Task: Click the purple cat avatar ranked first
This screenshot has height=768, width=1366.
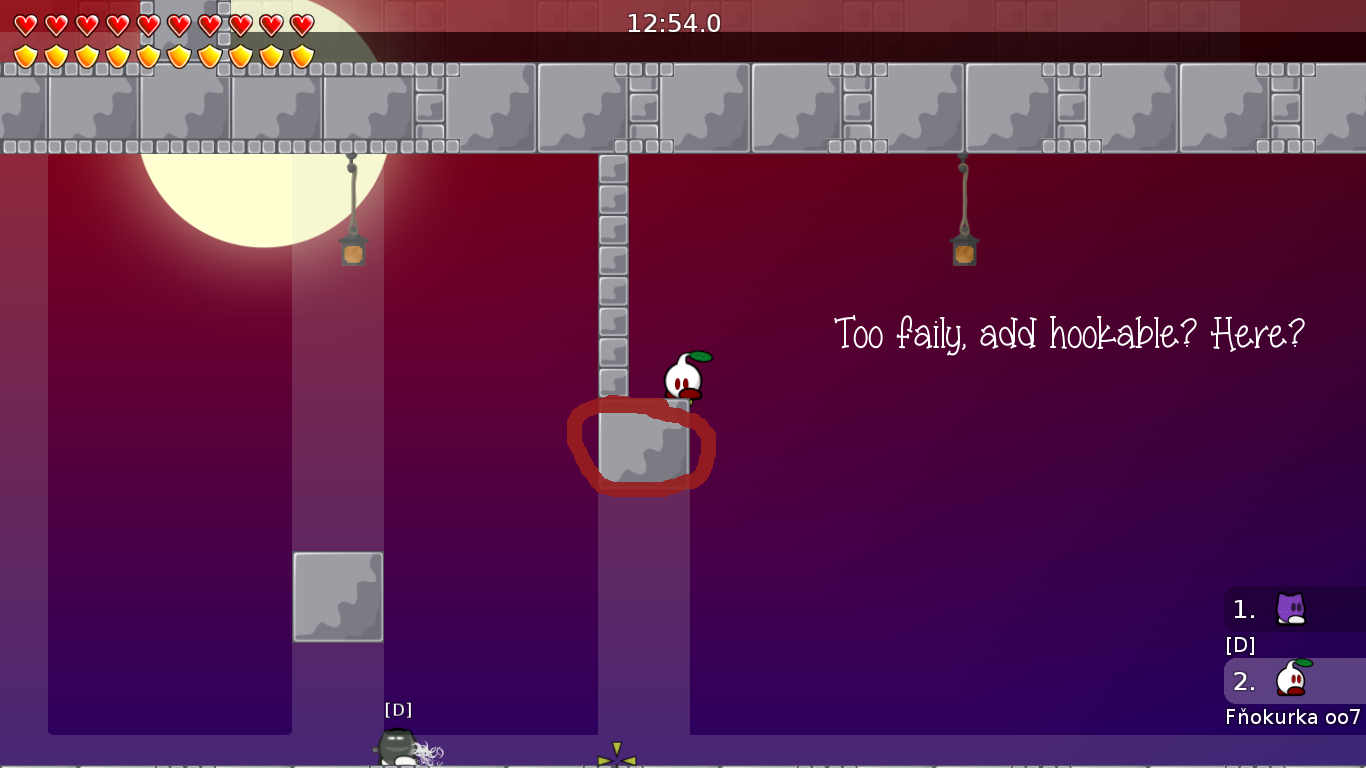Action: (x=1290, y=608)
